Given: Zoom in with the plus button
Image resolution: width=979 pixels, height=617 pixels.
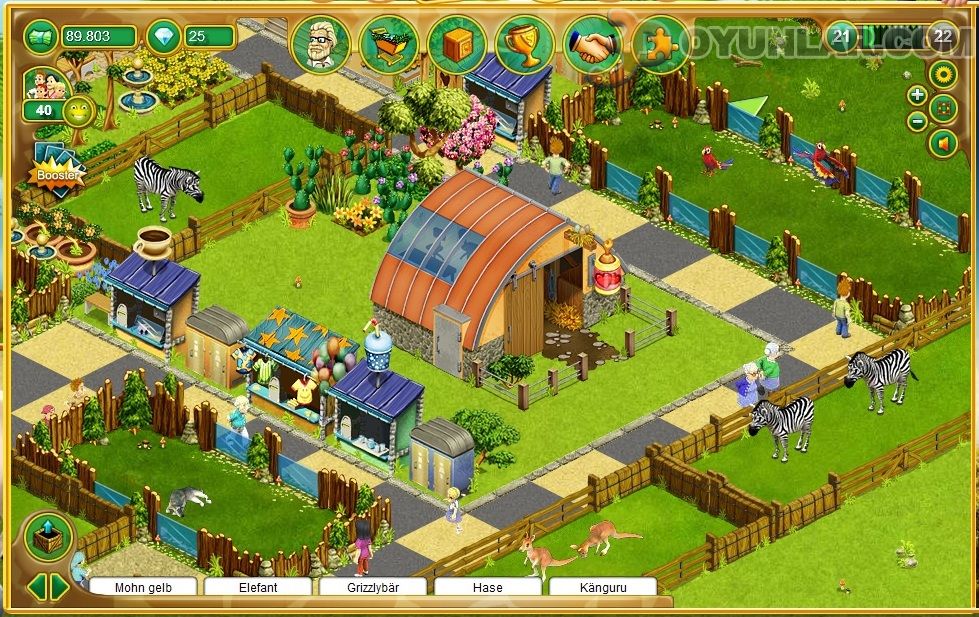Looking at the screenshot, I should click(x=917, y=95).
